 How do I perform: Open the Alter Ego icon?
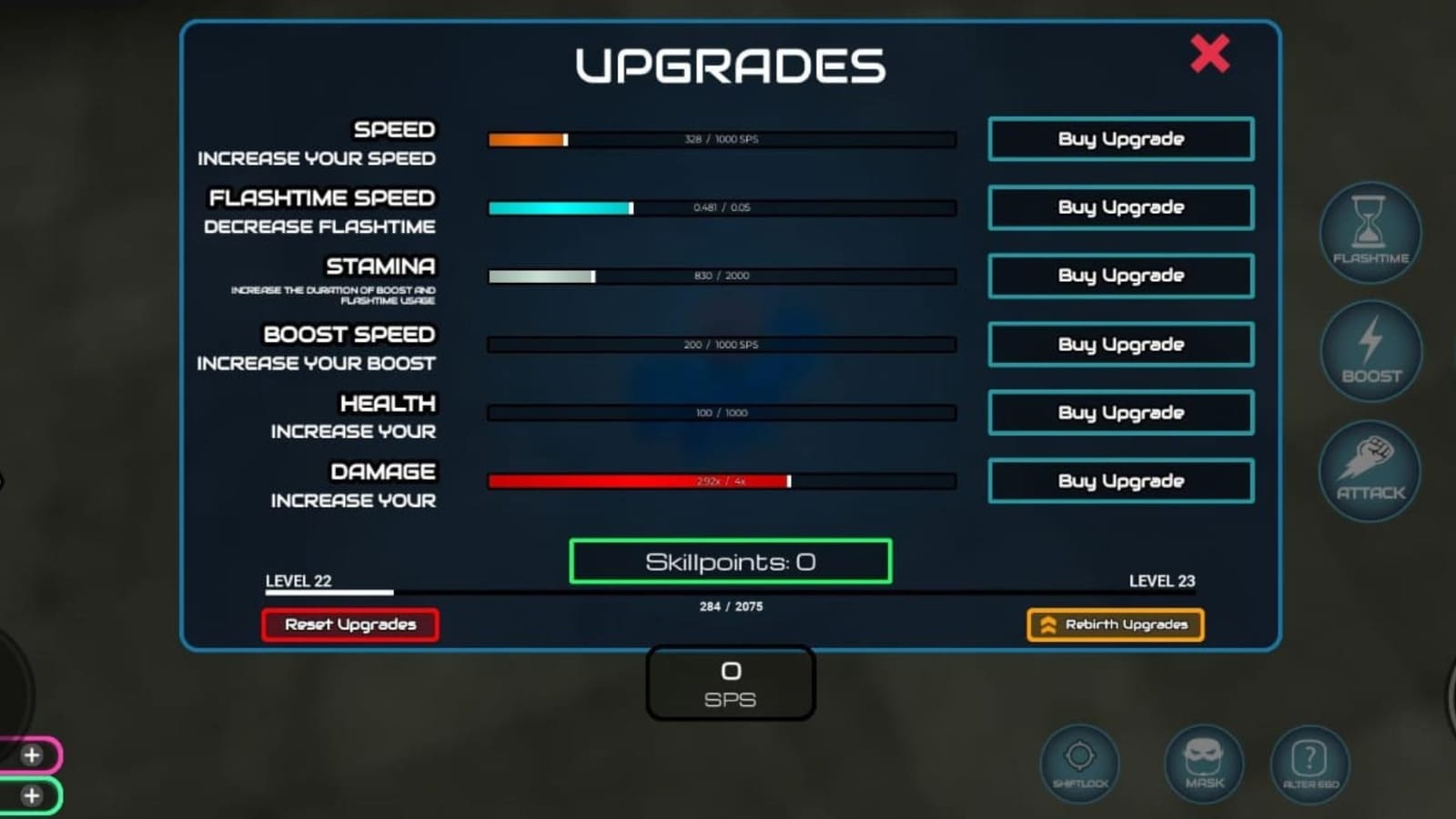(x=1309, y=764)
